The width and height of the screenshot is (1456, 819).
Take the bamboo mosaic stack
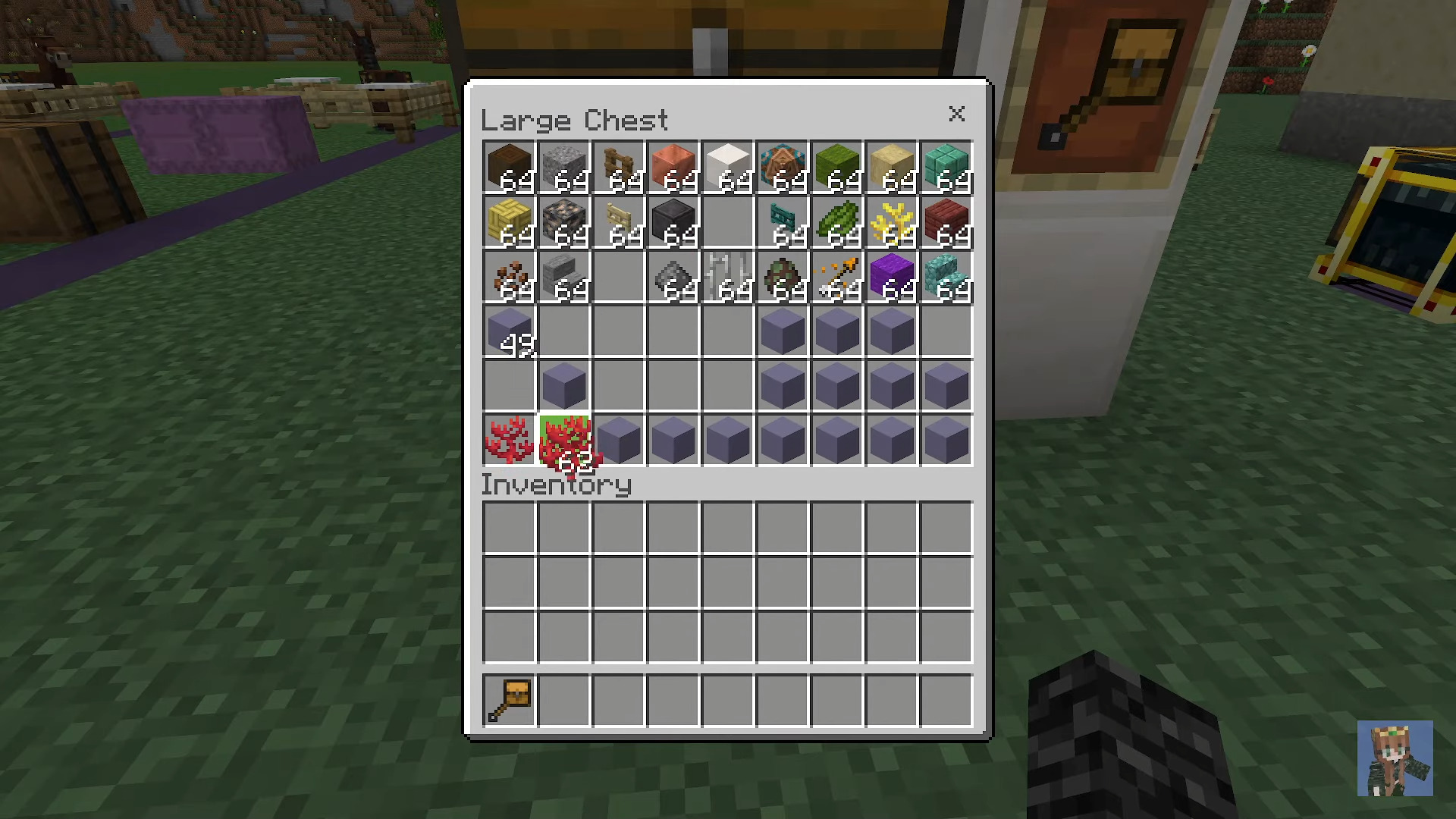point(510,223)
